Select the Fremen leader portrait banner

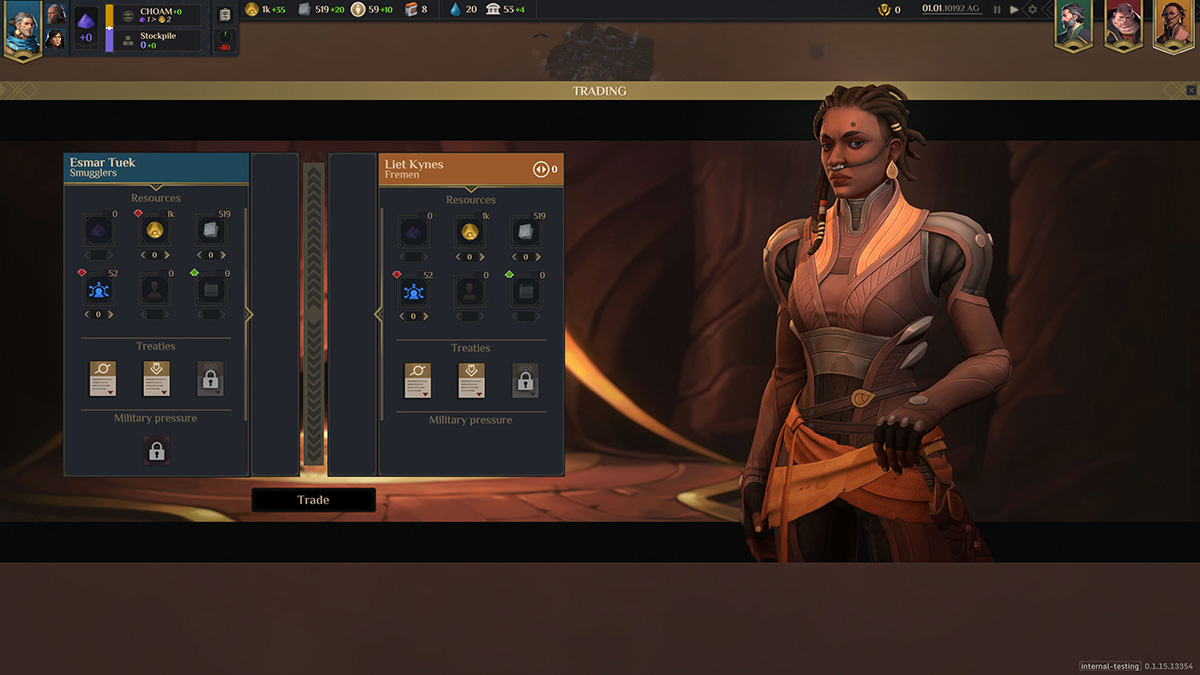1173,24
